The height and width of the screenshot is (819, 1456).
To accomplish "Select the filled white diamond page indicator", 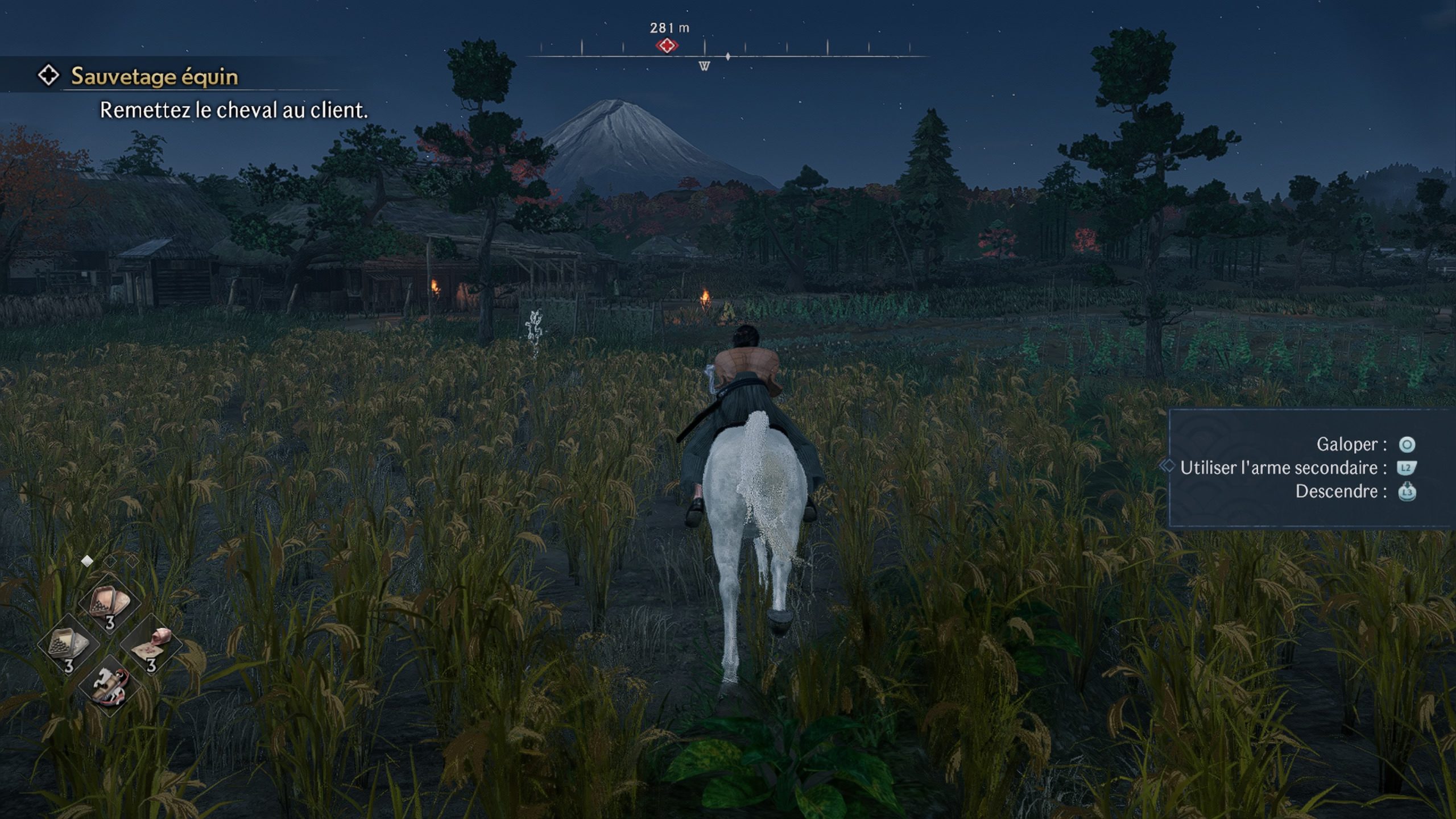I will [x=87, y=561].
